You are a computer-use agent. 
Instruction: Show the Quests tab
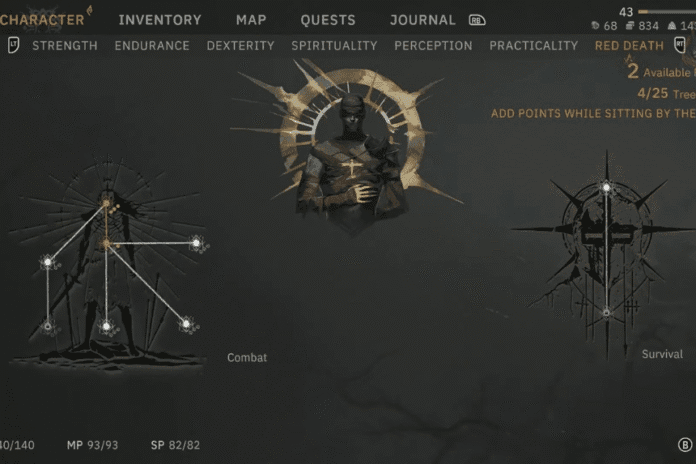(328, 20)
